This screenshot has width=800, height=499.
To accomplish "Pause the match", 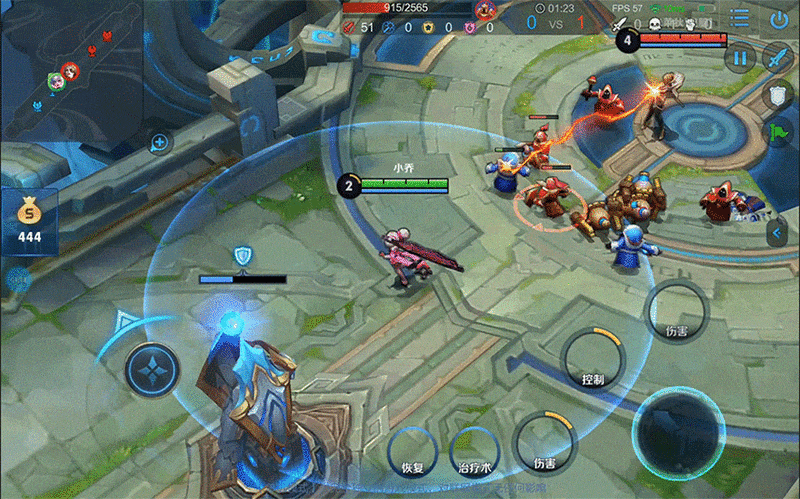I will pyautogui.click(x=740, y=58).
